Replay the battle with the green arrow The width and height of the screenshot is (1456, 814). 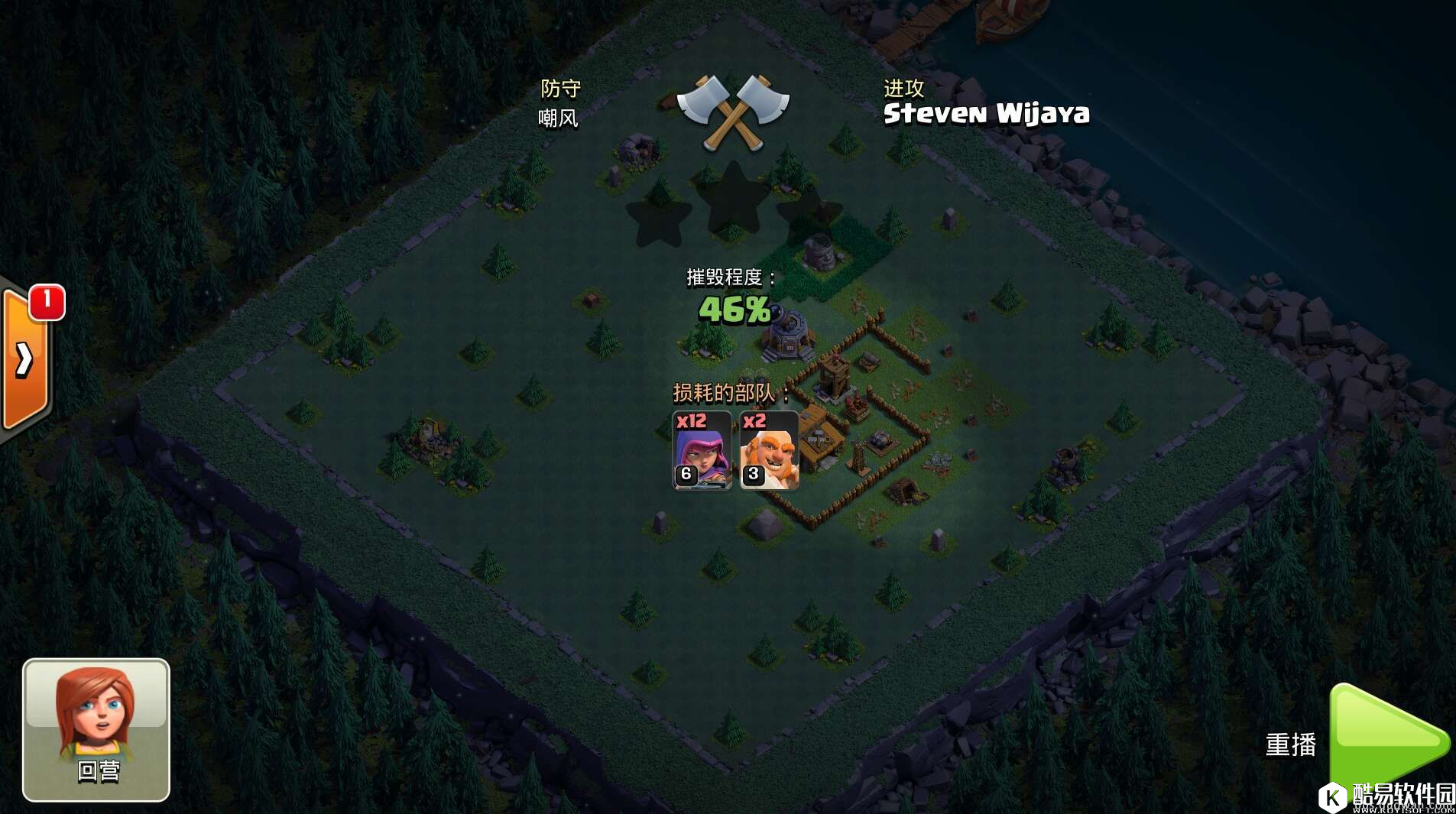(x=1387, y=740)
